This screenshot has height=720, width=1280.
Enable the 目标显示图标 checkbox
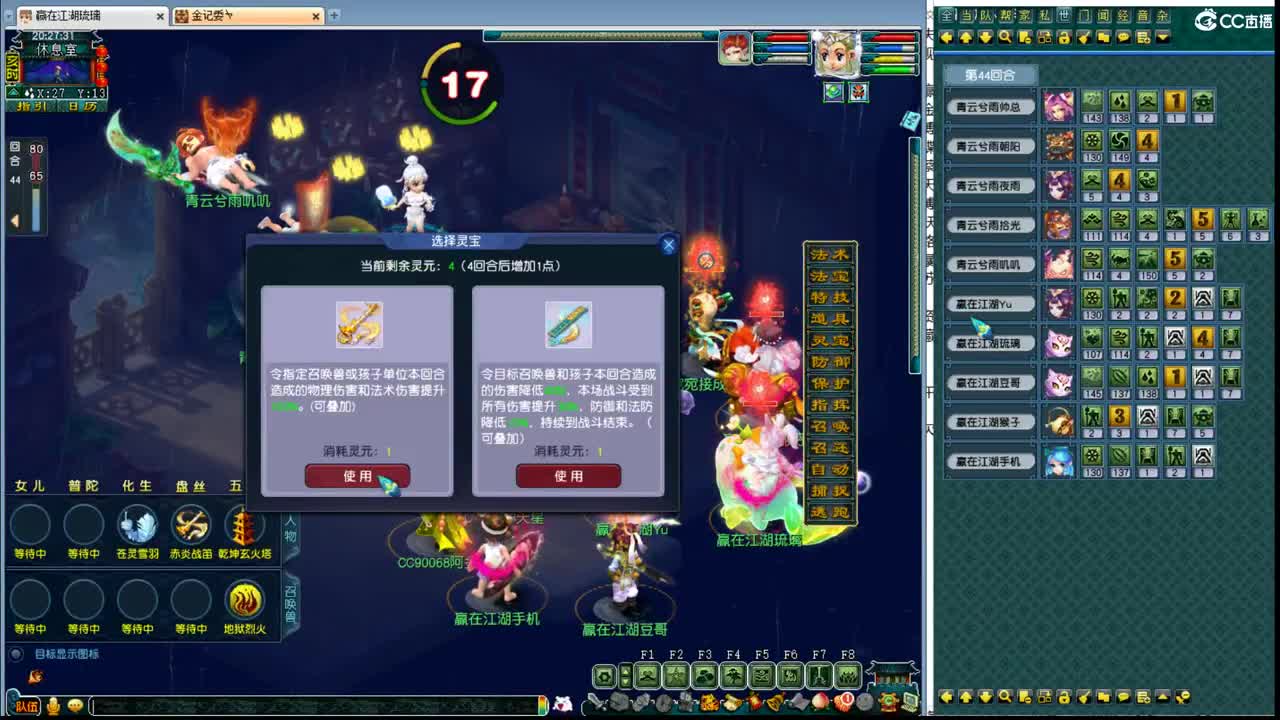(x=15, y=654)
